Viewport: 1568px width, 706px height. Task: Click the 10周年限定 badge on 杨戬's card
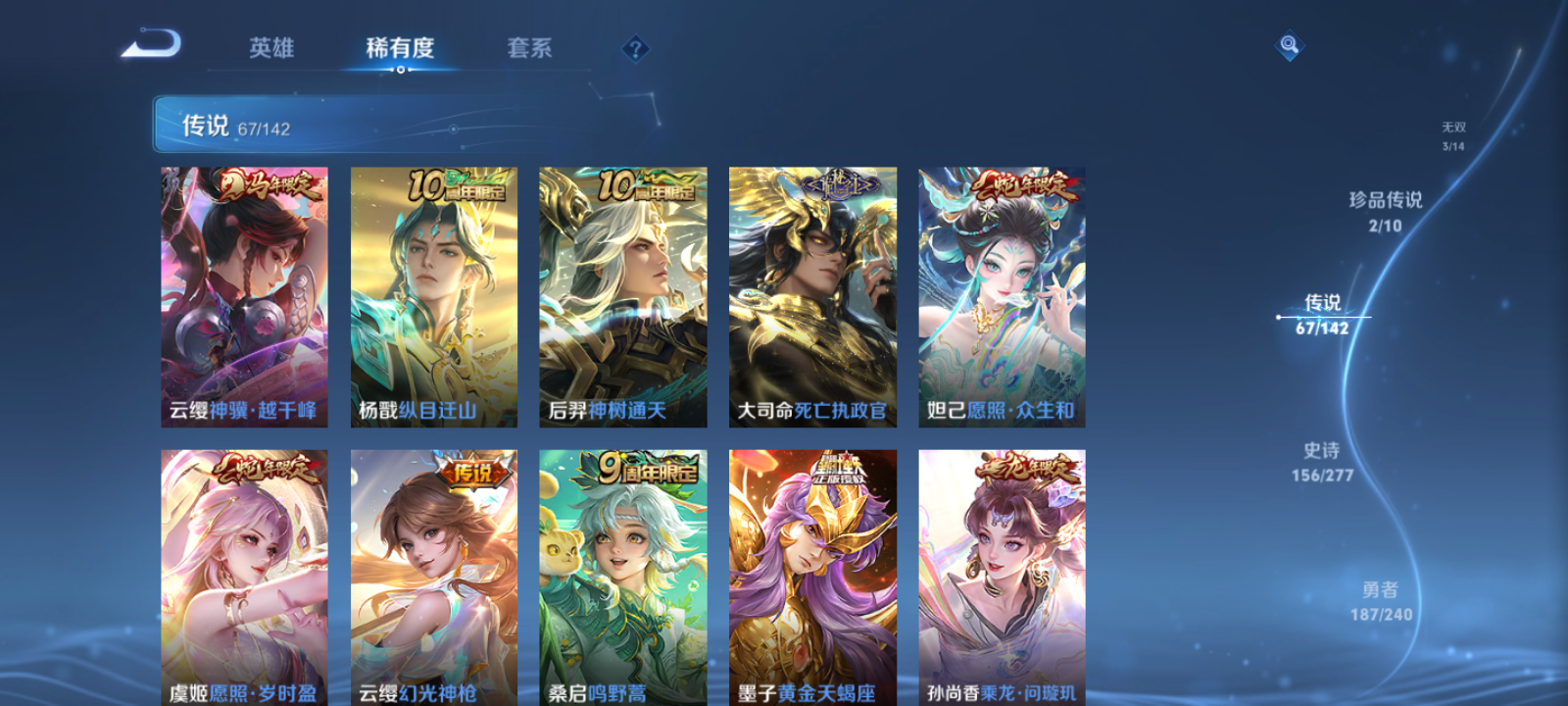pos(456,183)
